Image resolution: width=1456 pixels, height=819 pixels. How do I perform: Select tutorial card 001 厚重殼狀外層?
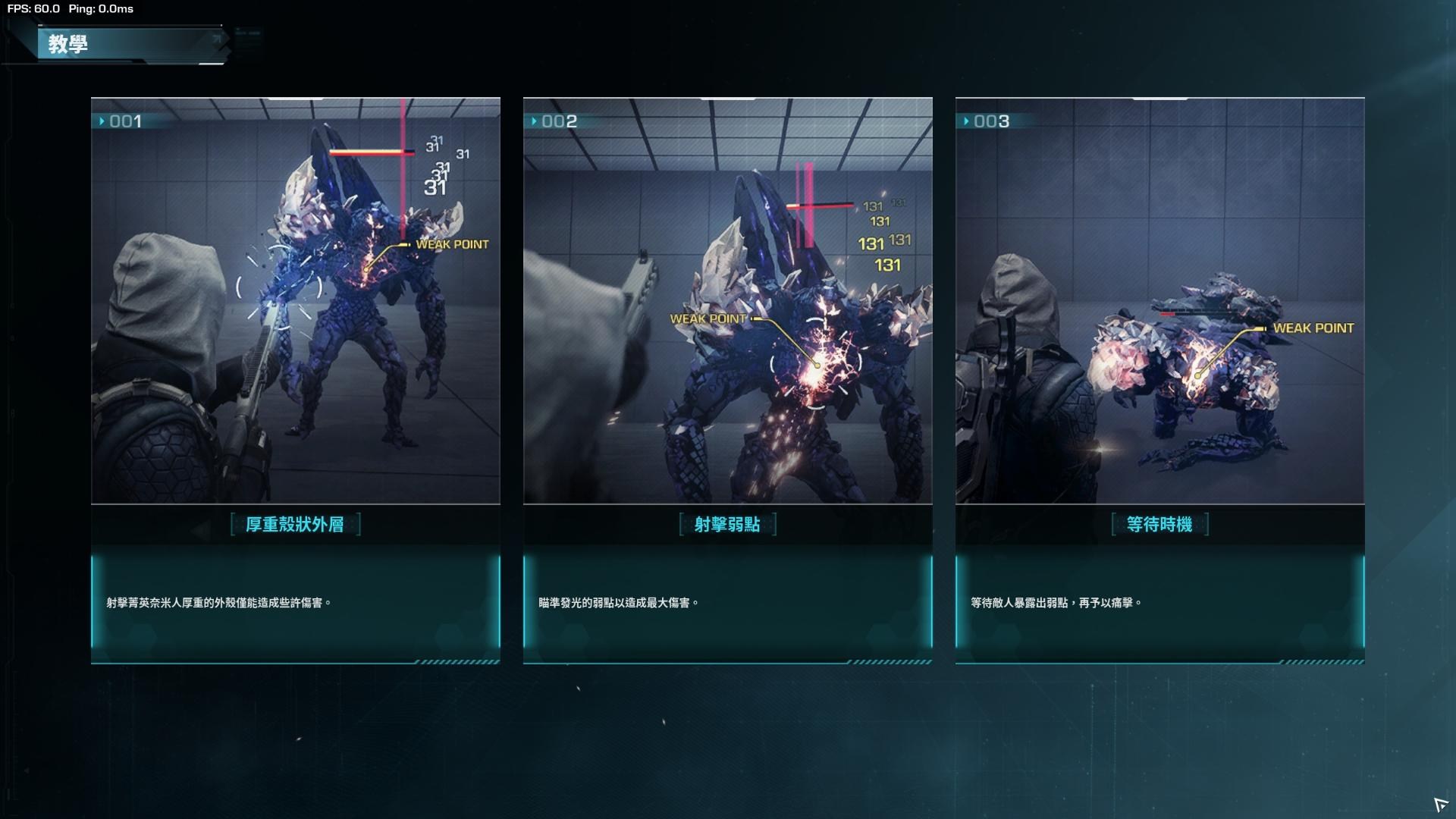point(295,379)
